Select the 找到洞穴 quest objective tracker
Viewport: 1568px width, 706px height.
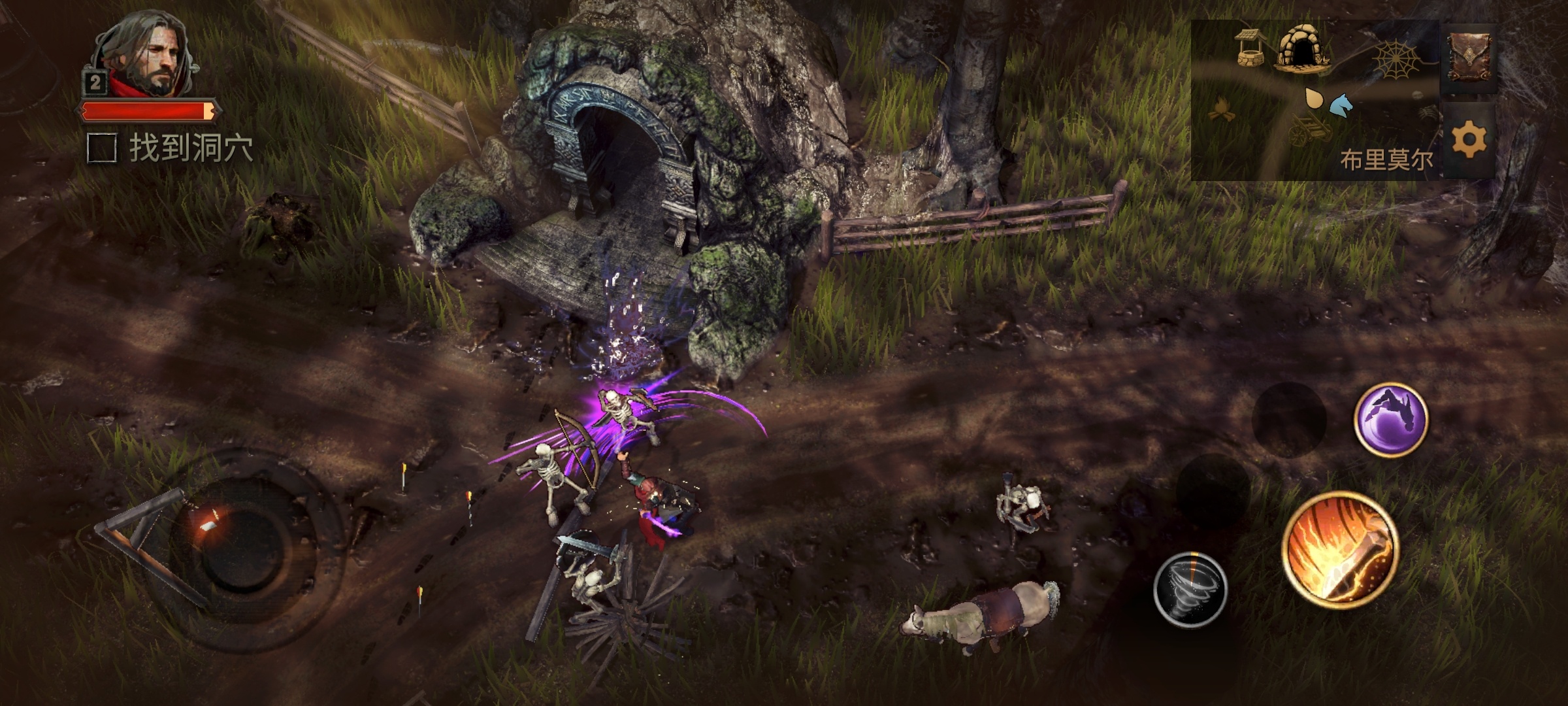171,148
